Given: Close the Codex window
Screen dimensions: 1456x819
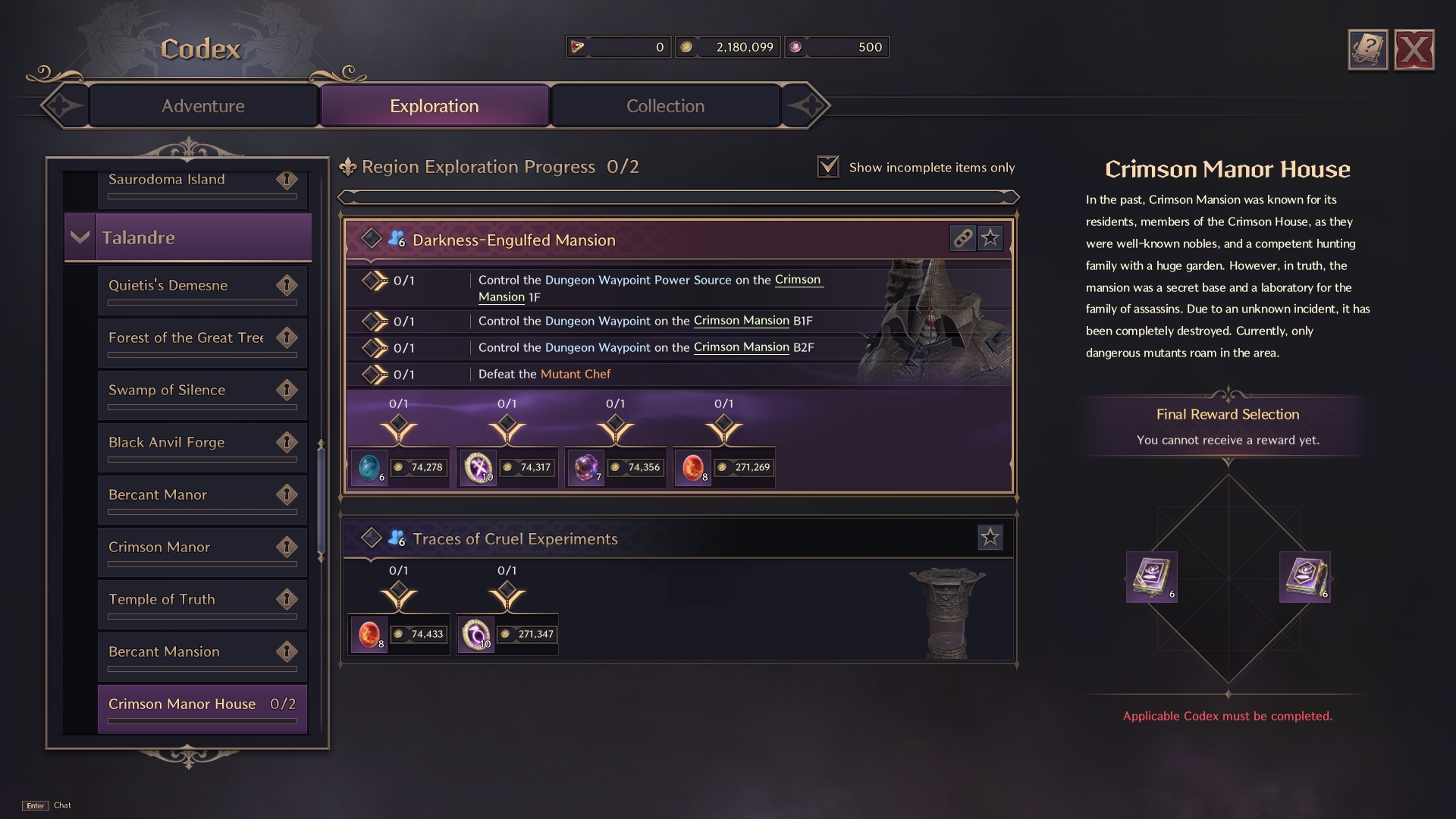Looking at the screenshot, I should (x=1414, y=50).
